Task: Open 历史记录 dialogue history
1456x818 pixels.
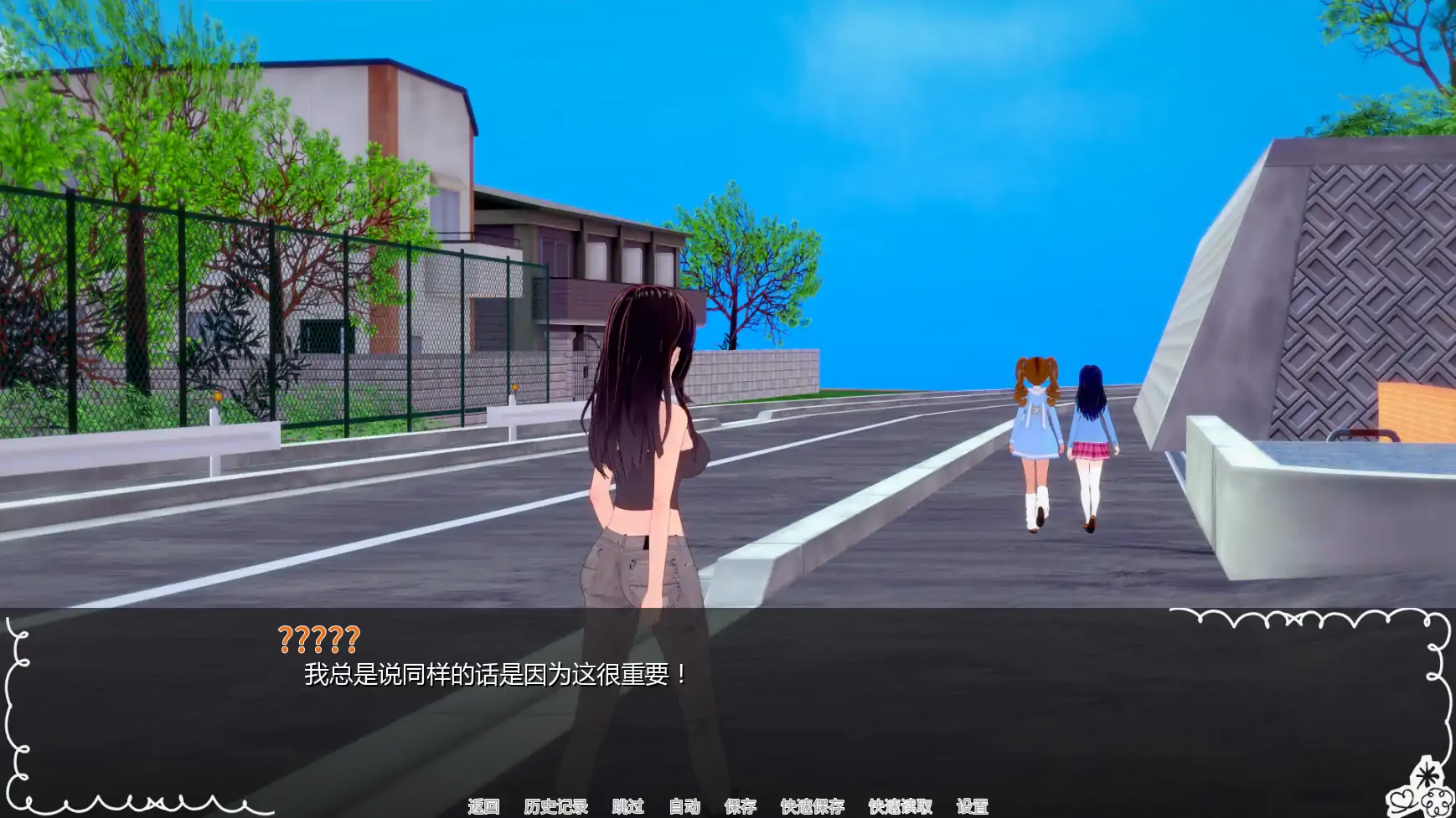Action: point(555,808)
